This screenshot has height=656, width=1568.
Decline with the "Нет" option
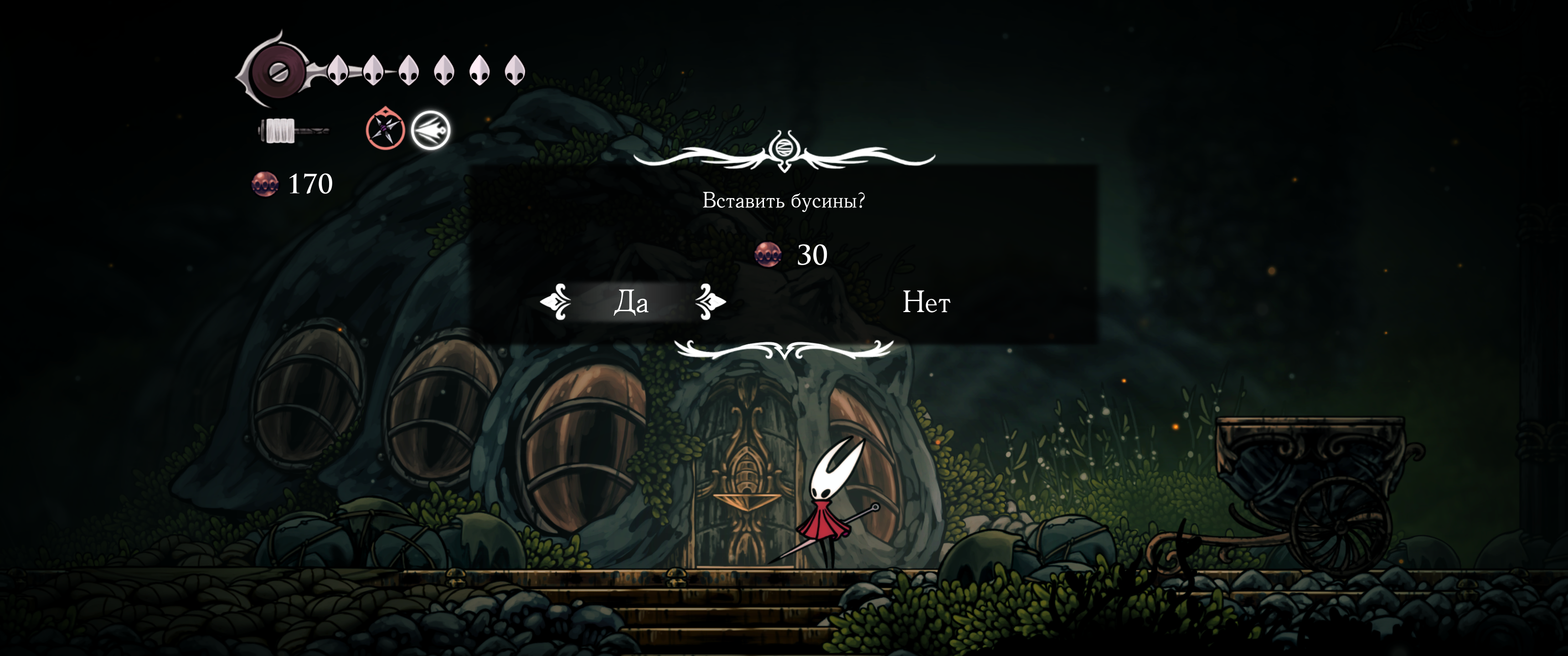(x=925, y=302)
